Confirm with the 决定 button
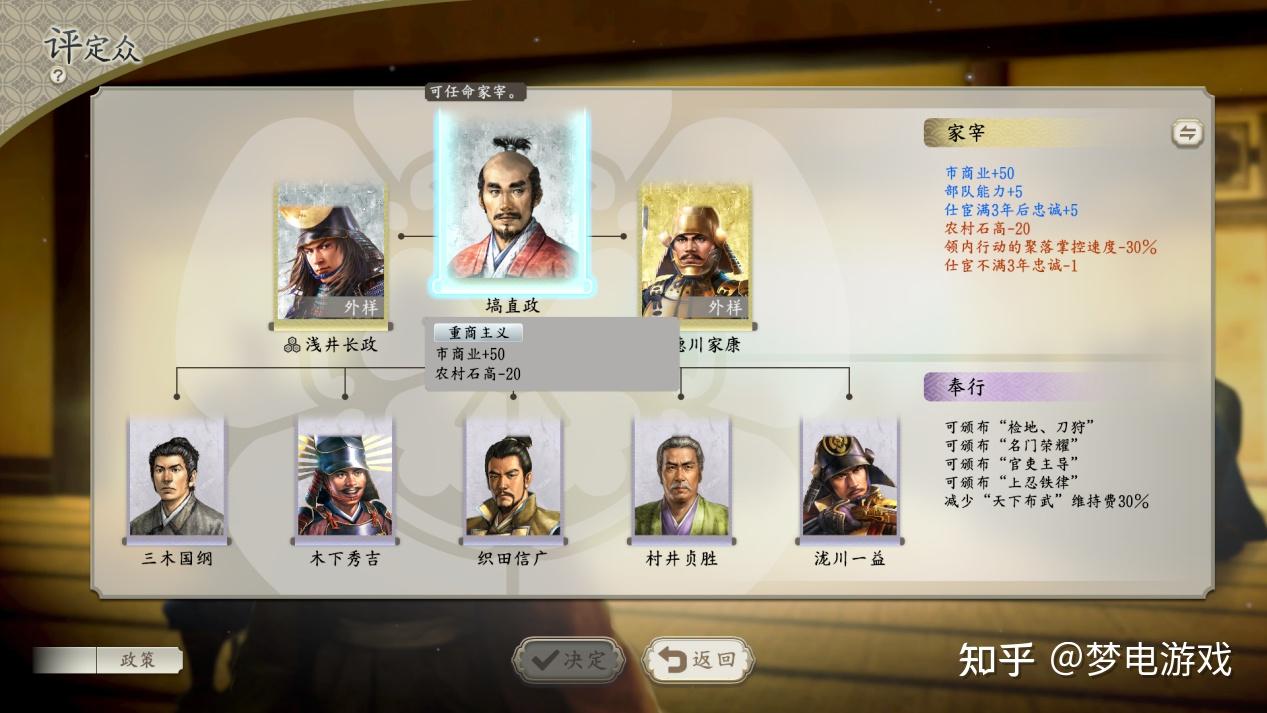The image size is (1267, 713). (x=569, y=660)
